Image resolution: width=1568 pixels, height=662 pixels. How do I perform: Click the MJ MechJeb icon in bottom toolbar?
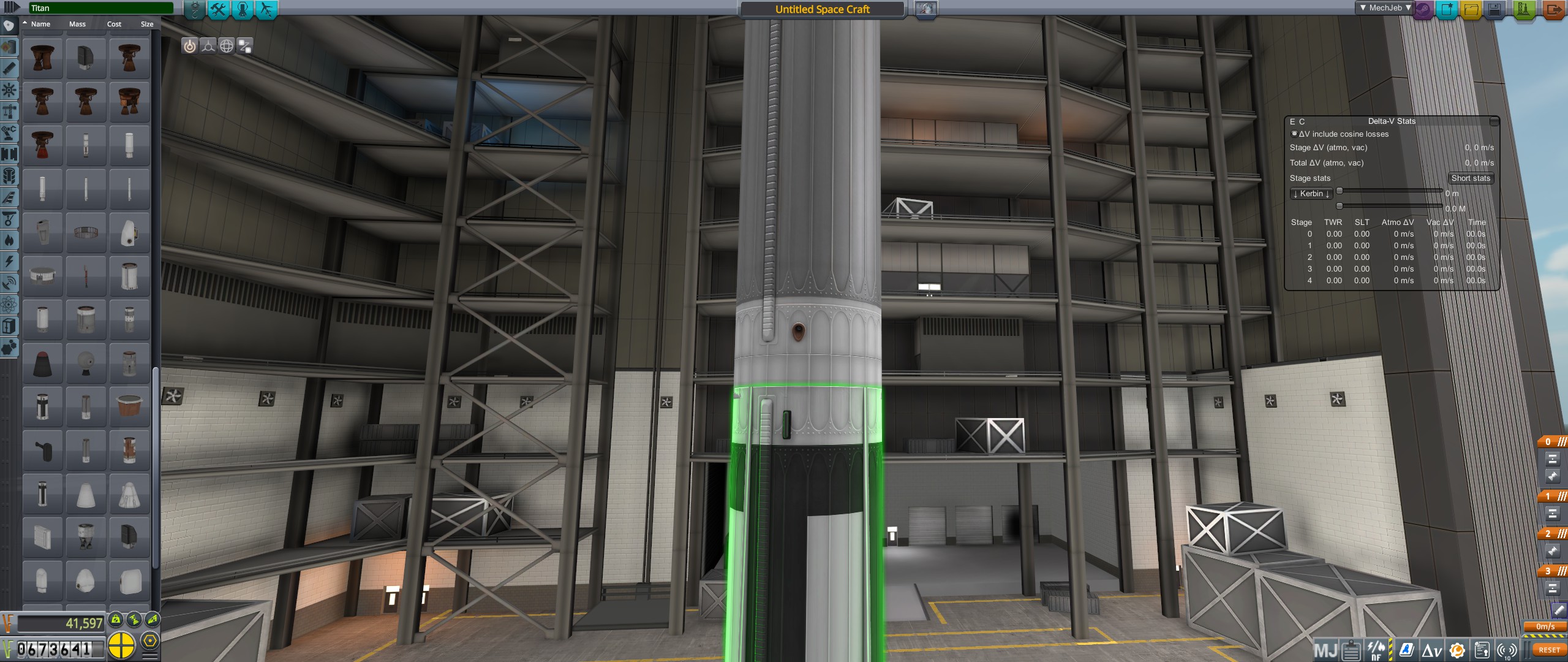tap(1325, 650)
